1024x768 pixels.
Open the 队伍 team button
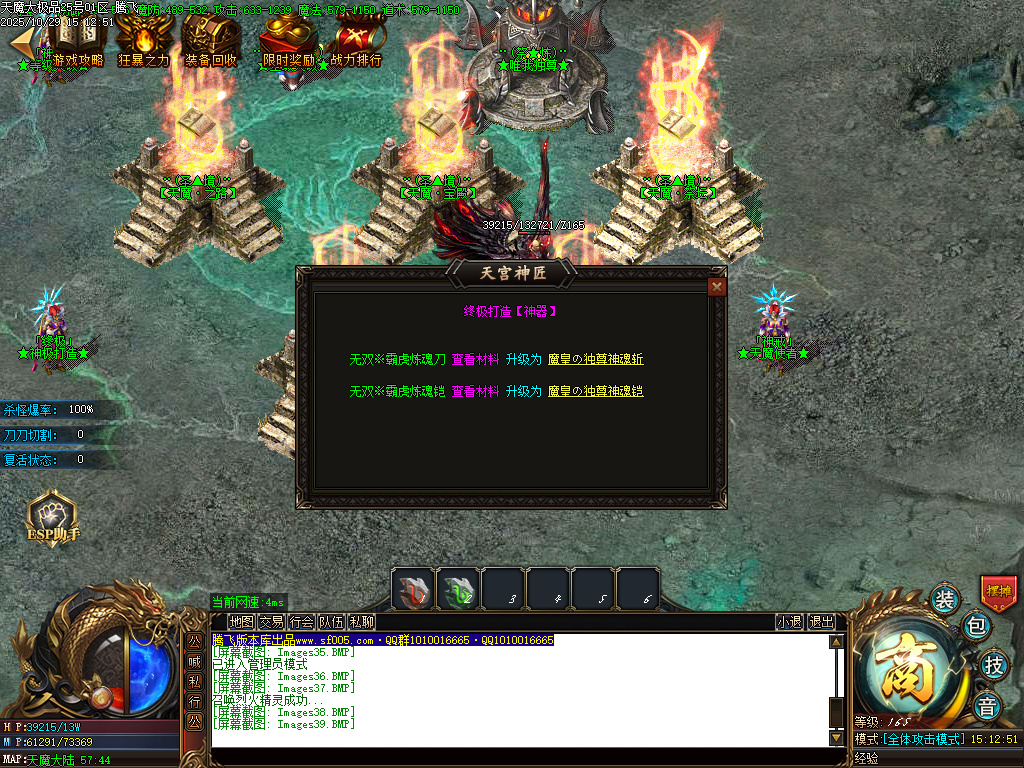331,622
